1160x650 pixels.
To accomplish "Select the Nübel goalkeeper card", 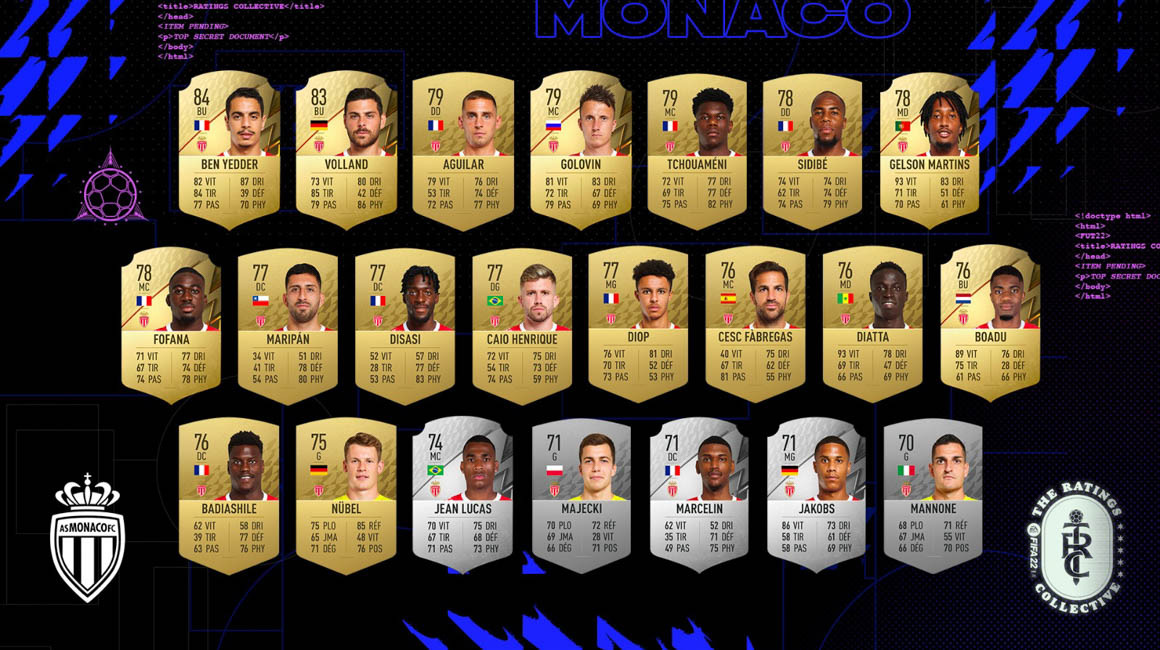I will [346, 490].
